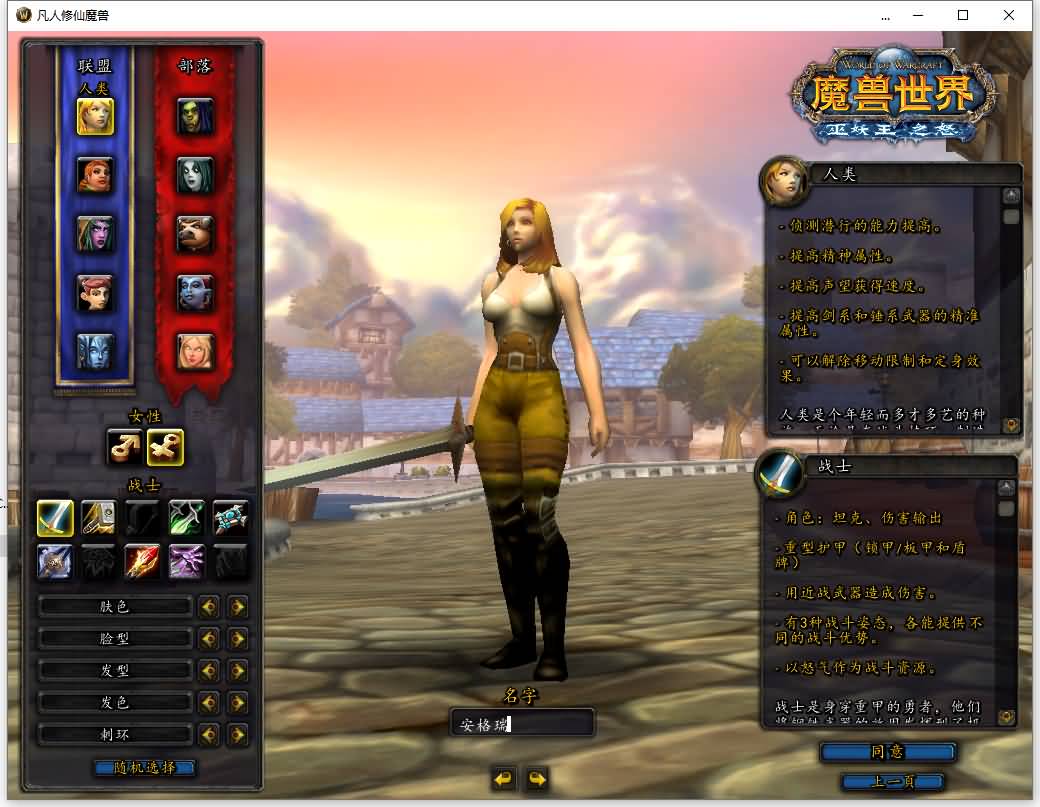Choose the Blood Elf race portrait
The height and width of the screenshot is (807, 1040).
[195, 351]
